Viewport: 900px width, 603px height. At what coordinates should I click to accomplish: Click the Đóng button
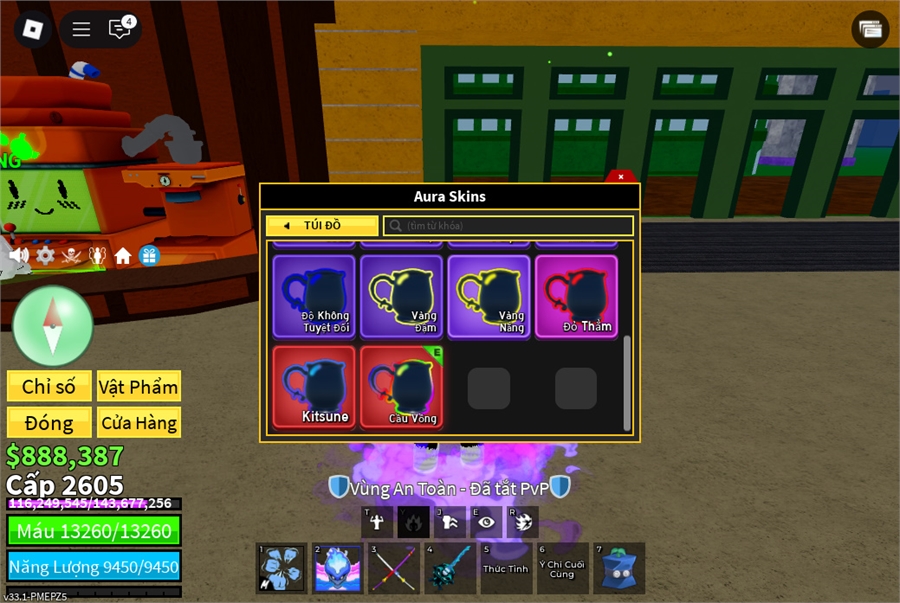[49, 423]
